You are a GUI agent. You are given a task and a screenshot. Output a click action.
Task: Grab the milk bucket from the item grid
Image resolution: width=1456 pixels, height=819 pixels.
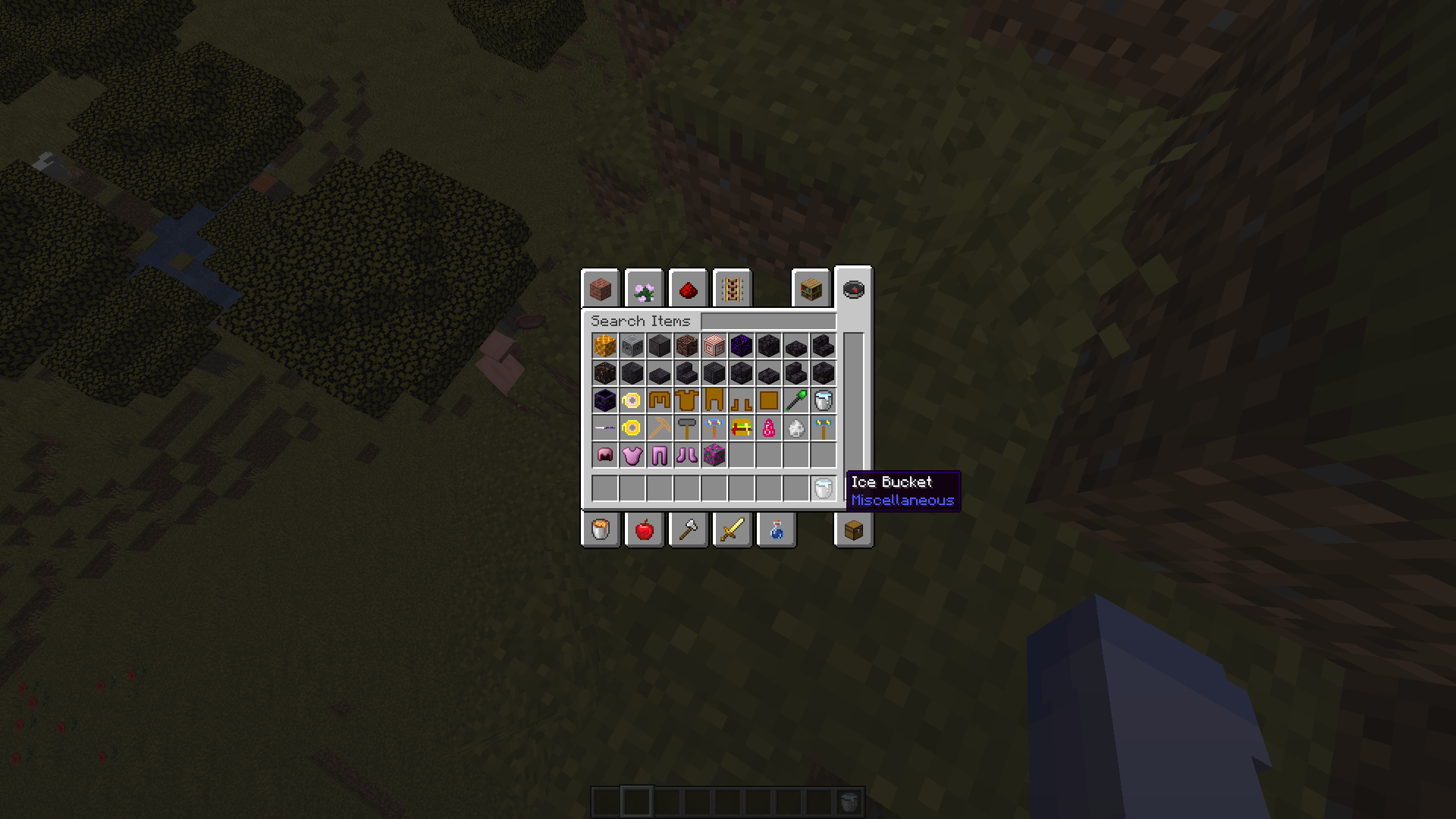(x=823, y=400)
